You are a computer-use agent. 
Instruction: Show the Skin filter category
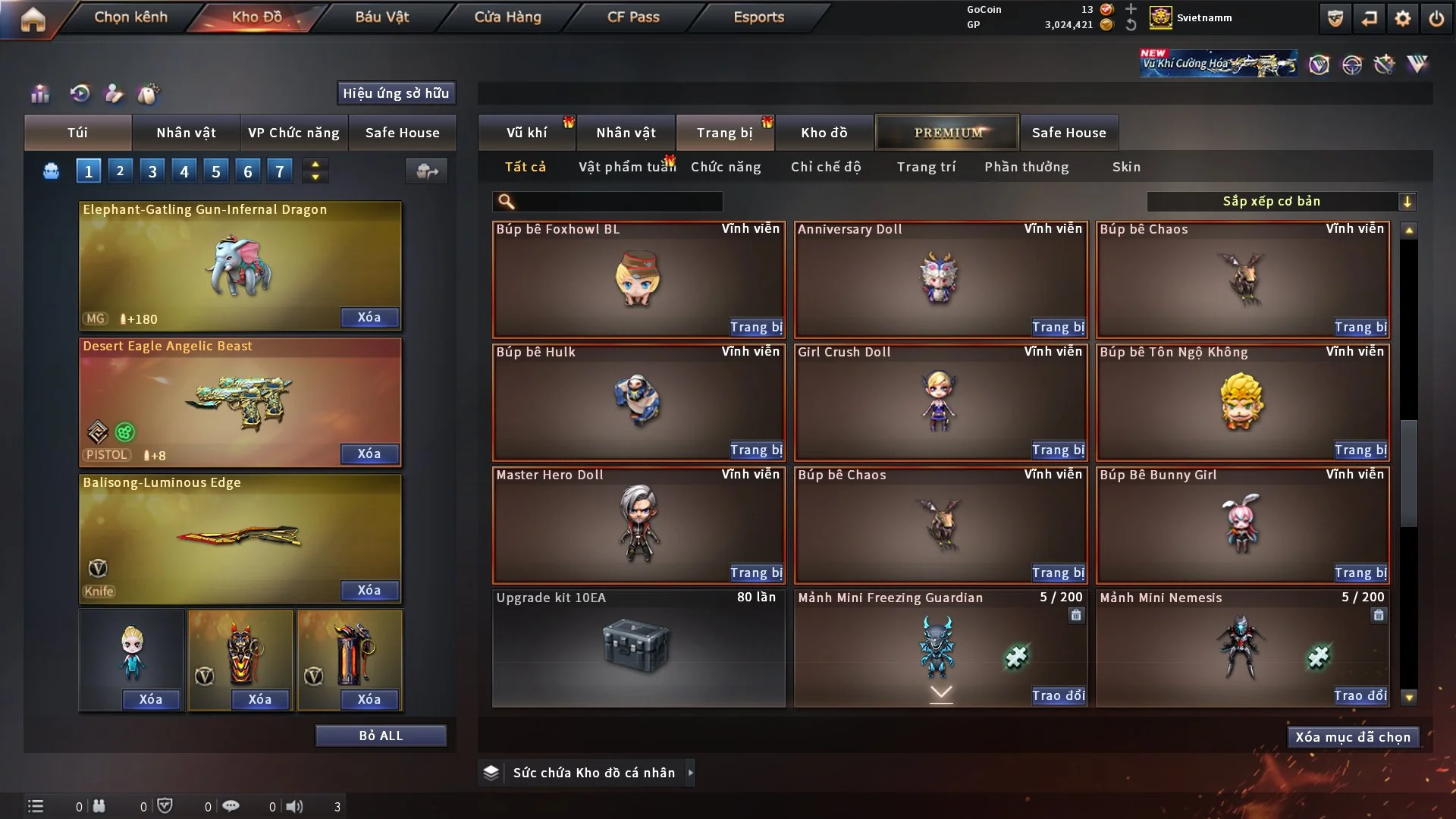click(x=1126, y=167)
